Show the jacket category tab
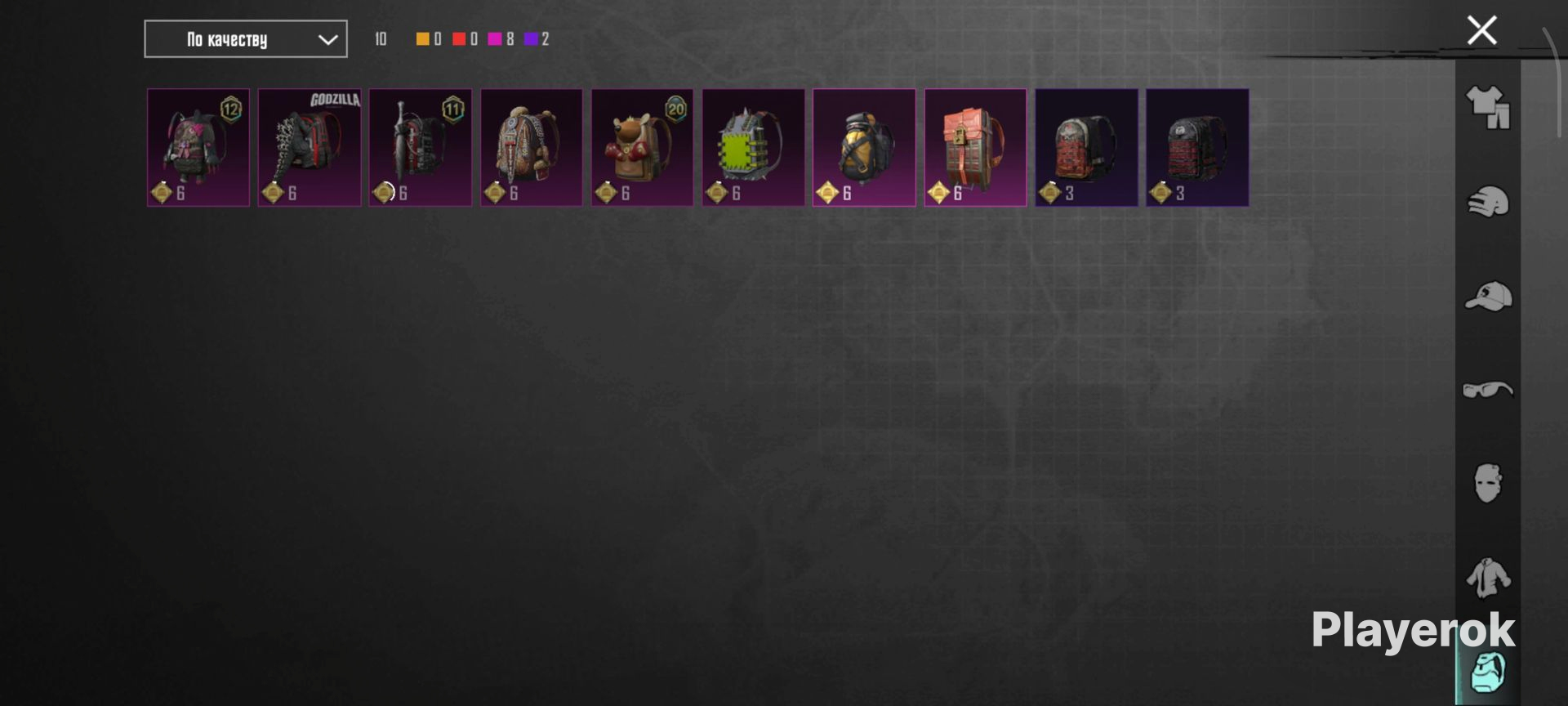The width and height of the screenshot is (1568, 706). click(1488, 578)
